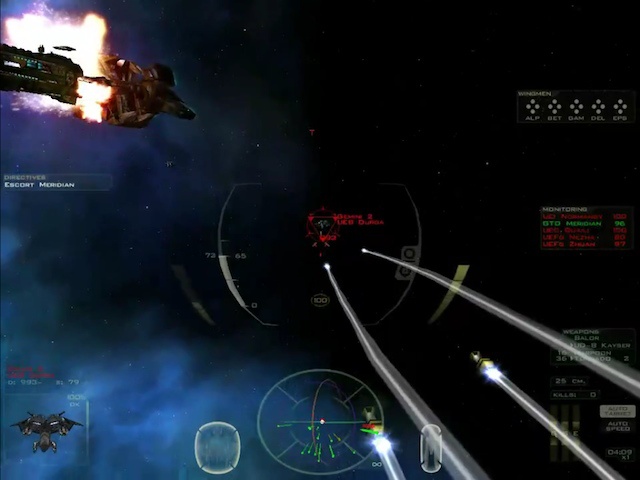Select the red targeted enemy bracket
This screenshot has height=480, width=640.
[x=322, y=227]
